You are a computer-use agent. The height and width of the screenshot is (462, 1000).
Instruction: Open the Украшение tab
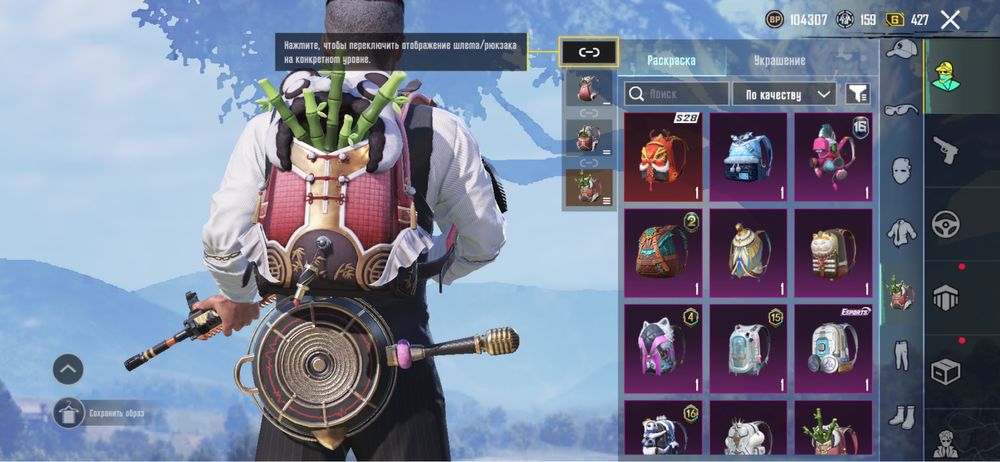pos(779,60)
